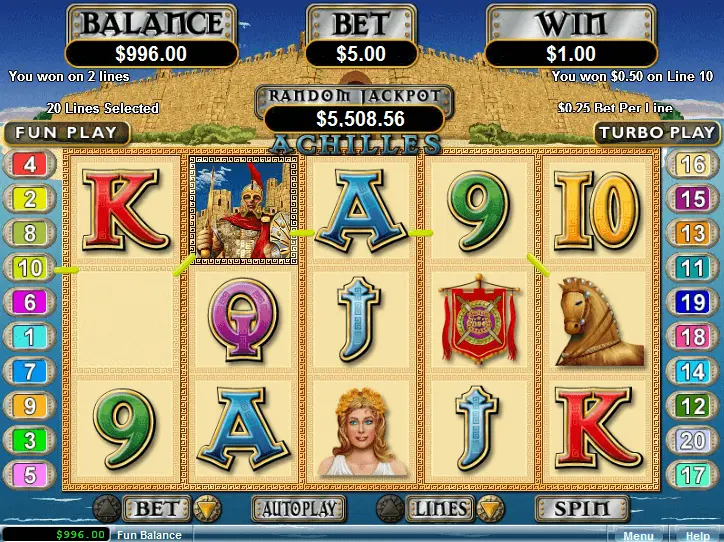Image resolution: width=724 pixels, height=542 pixels.
Task: Click the LINES label button
Action: (441, 509)
